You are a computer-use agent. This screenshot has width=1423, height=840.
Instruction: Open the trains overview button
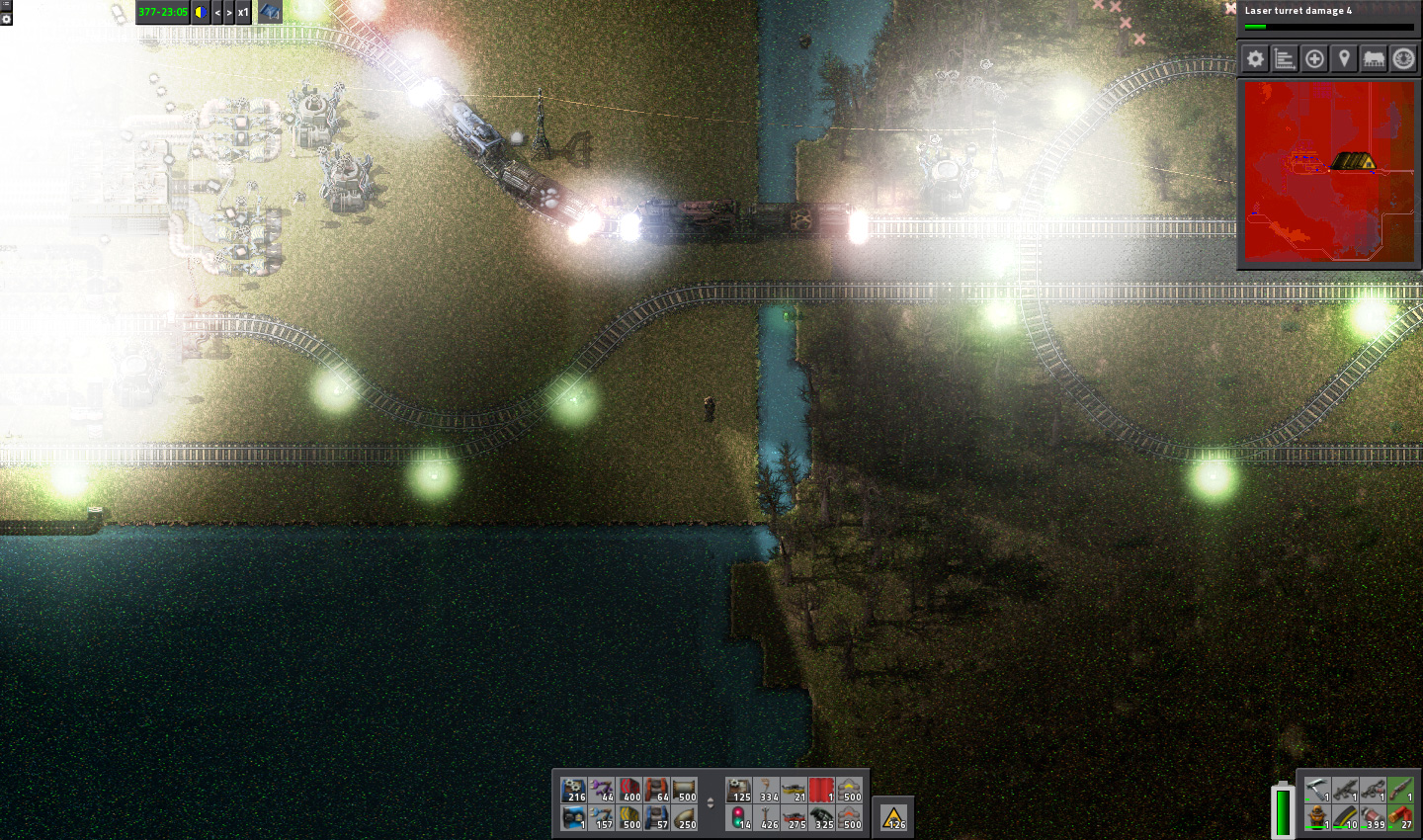click(x=1374, y=59)
